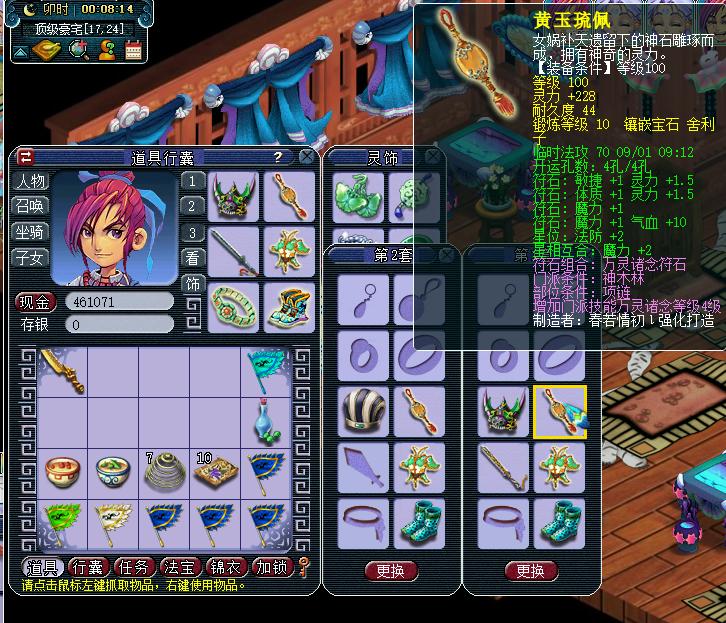This screenshot has height=623, width=726.
Task: Switch to the 锦衣 costume tab
Action: (x=227, y=569)
